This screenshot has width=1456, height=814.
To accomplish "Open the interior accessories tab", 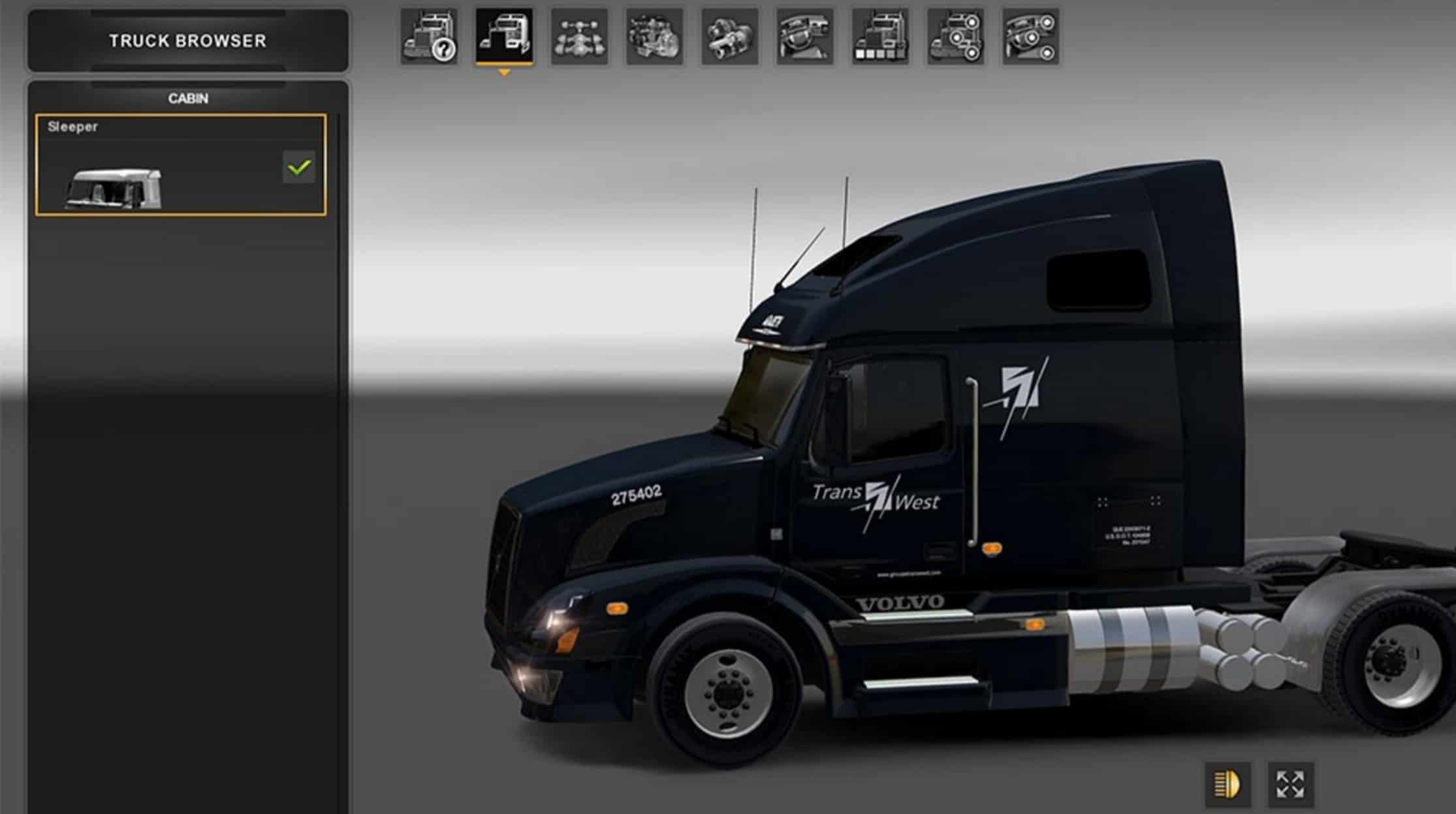I will coord(1031,37).
